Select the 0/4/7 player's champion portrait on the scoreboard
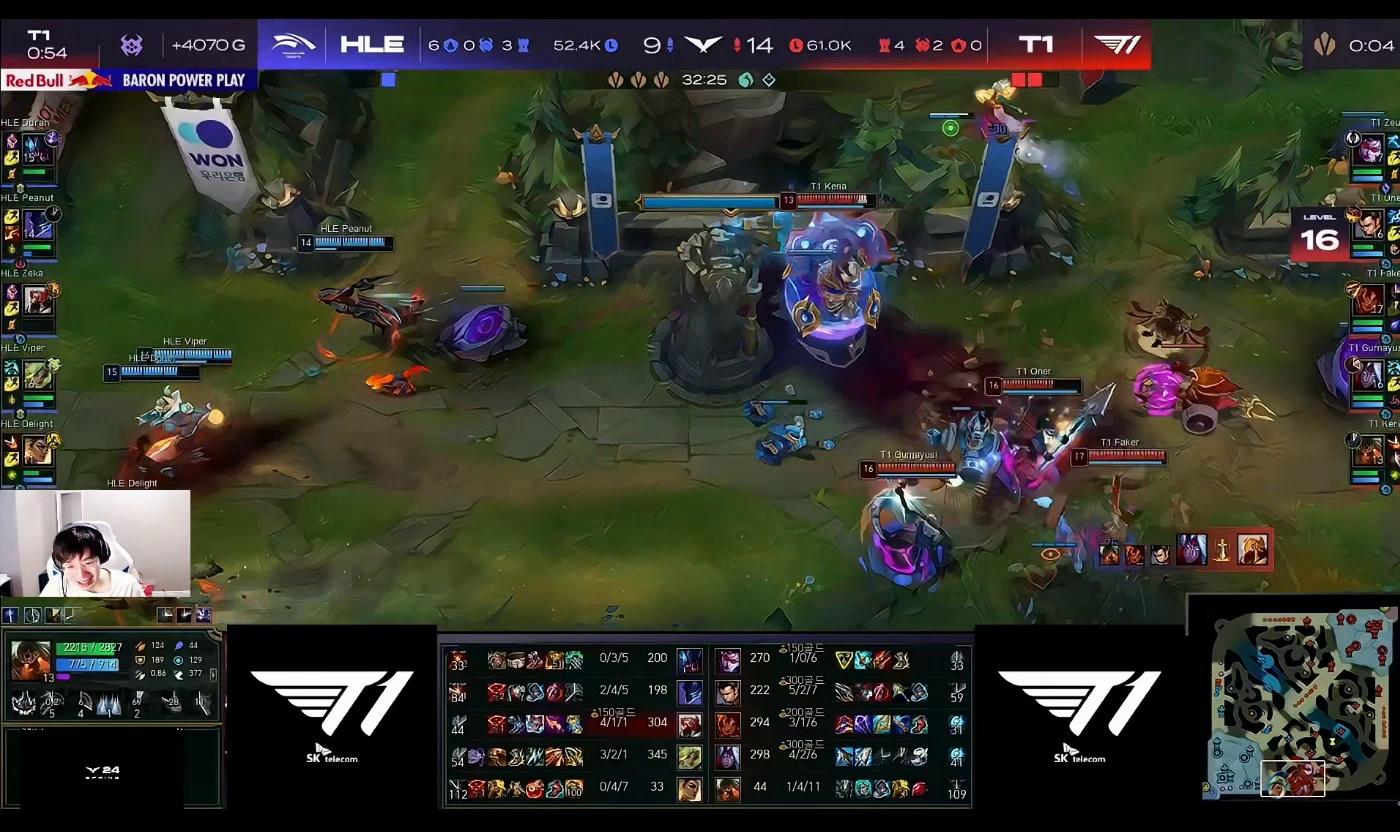 click(x=689, y=788)
